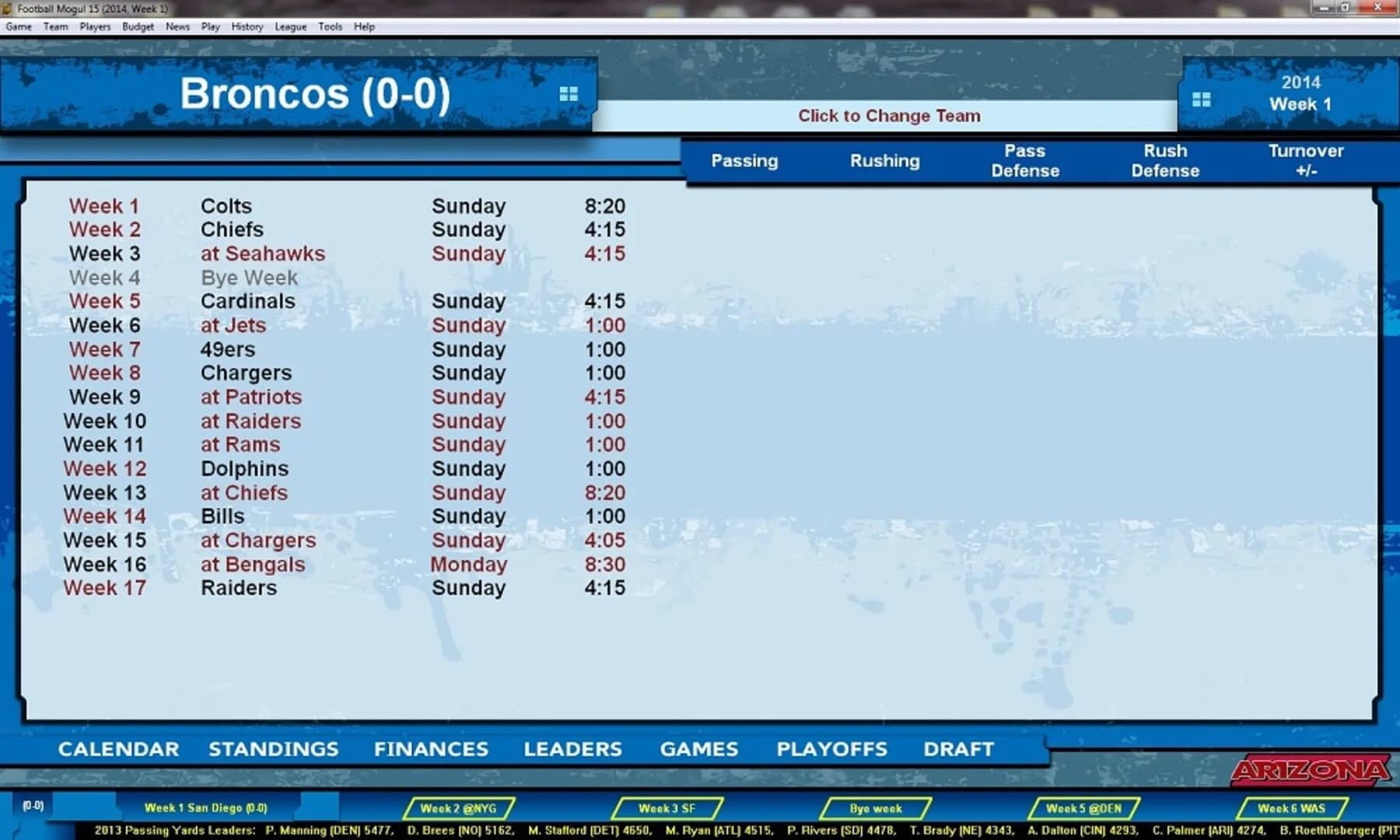
Task: Click "Click to Change Team"
Action: point(888,115)
